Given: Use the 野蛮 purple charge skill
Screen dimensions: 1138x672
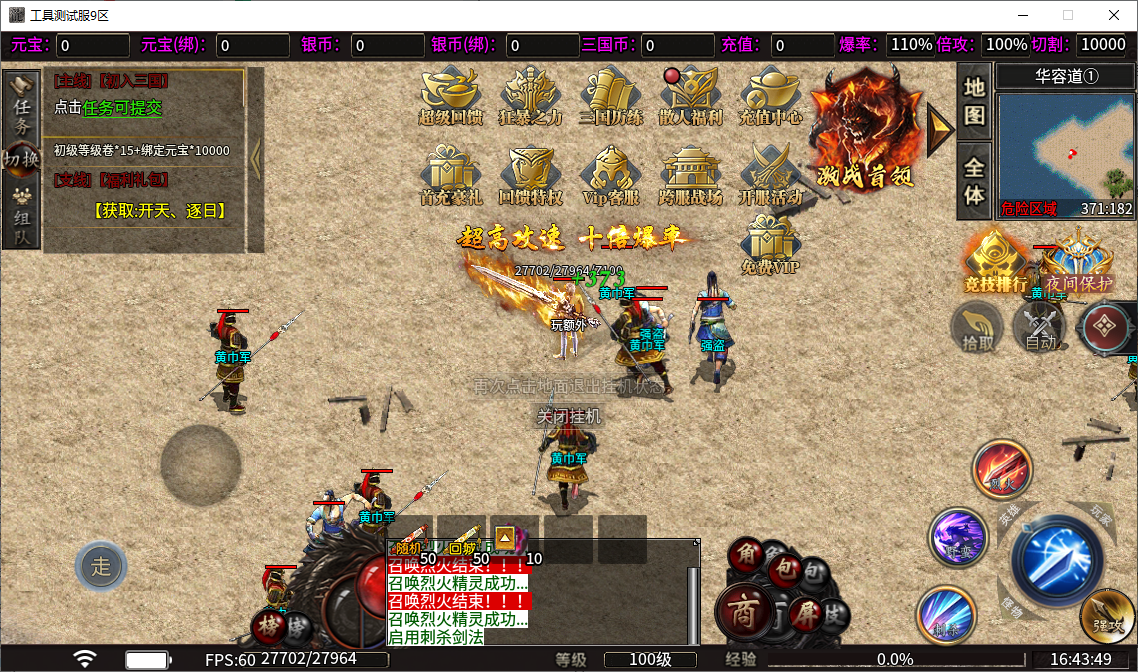Looking at the screenshot, I should coord(958,537).
